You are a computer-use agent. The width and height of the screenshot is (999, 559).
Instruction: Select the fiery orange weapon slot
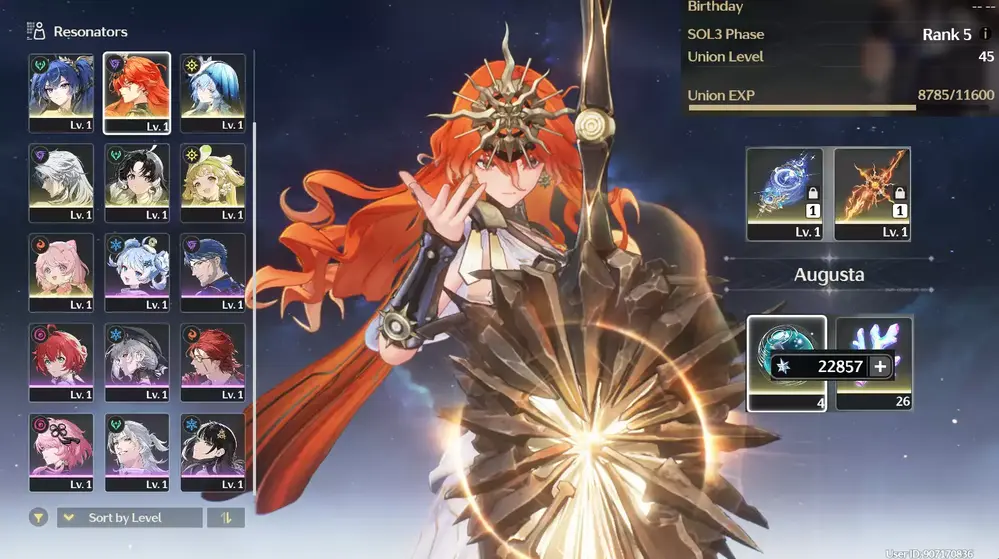(x=872, y=193)
